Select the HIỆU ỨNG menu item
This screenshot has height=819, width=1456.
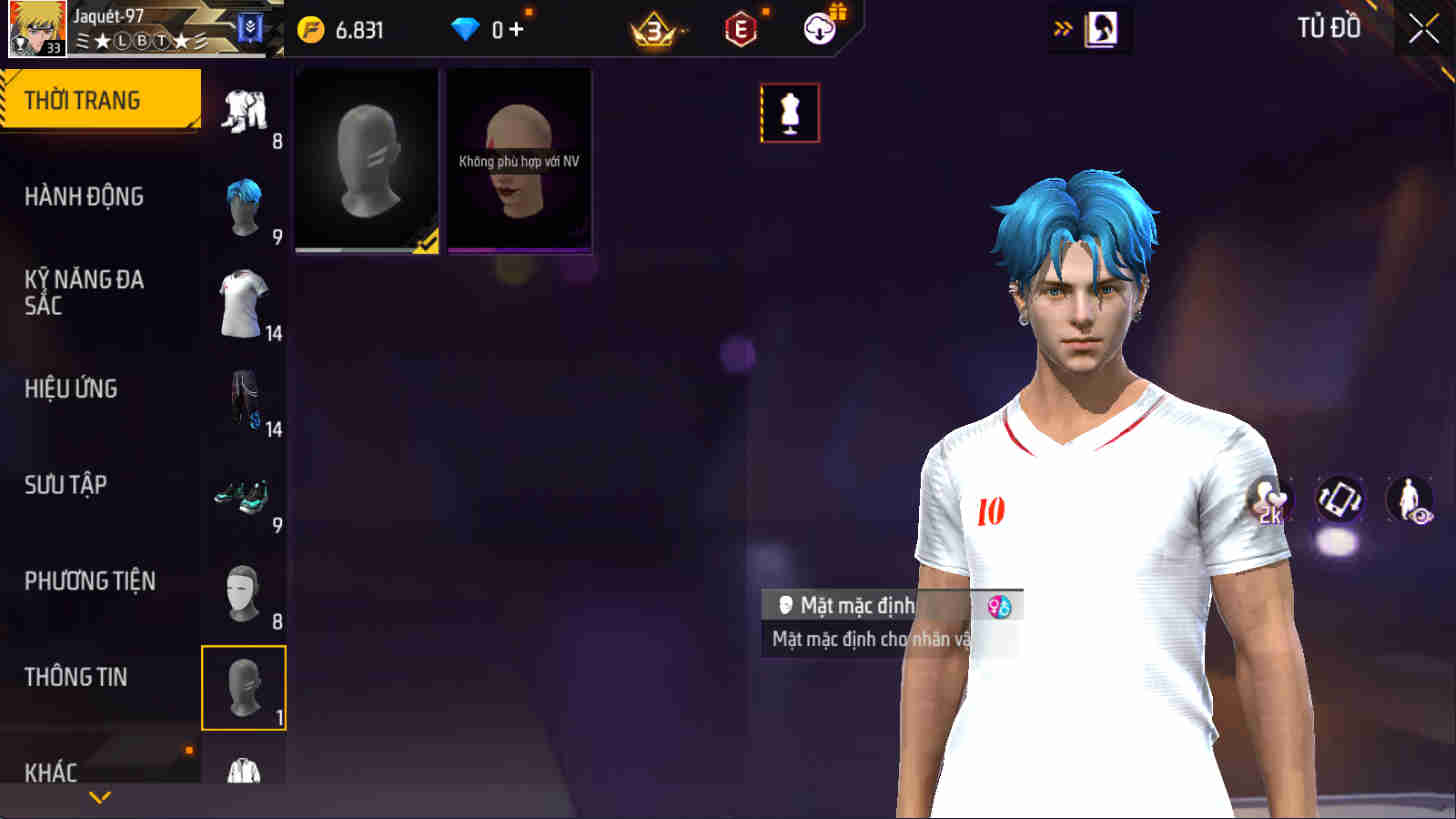point(70,388)
